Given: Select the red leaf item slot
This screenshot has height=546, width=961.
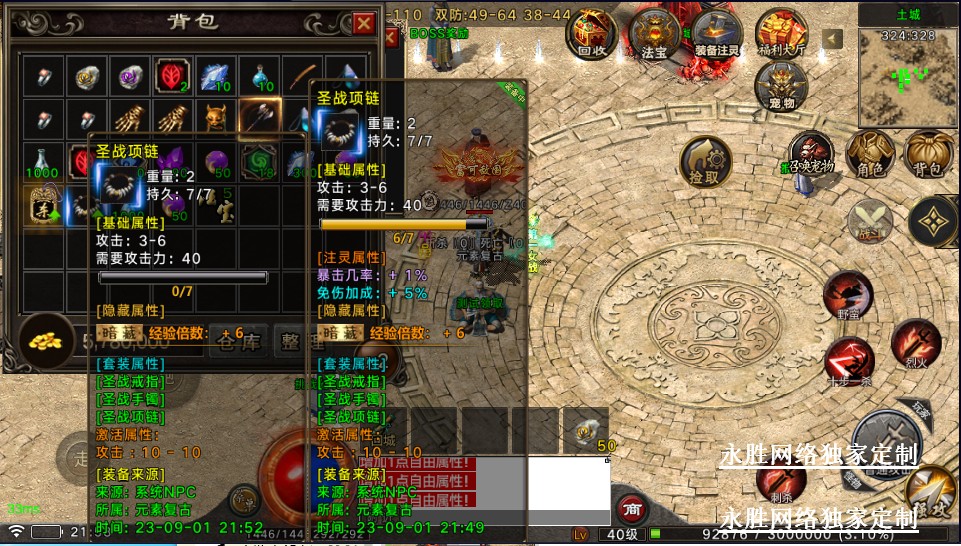Looking at the screenshot, I should pyautogui.click(x=171, y=75).
